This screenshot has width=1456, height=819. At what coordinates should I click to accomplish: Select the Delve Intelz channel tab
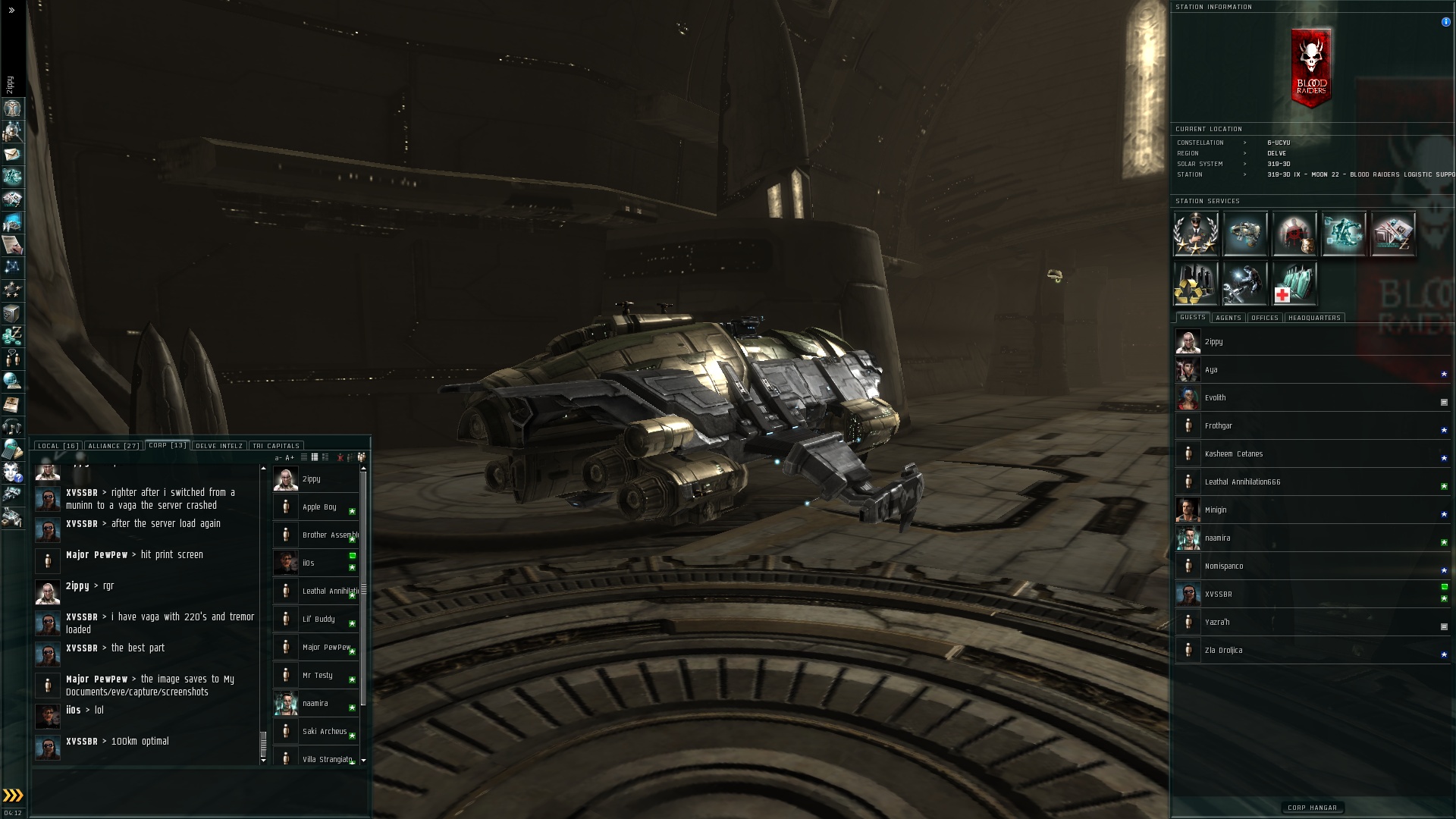coord(219,446)
